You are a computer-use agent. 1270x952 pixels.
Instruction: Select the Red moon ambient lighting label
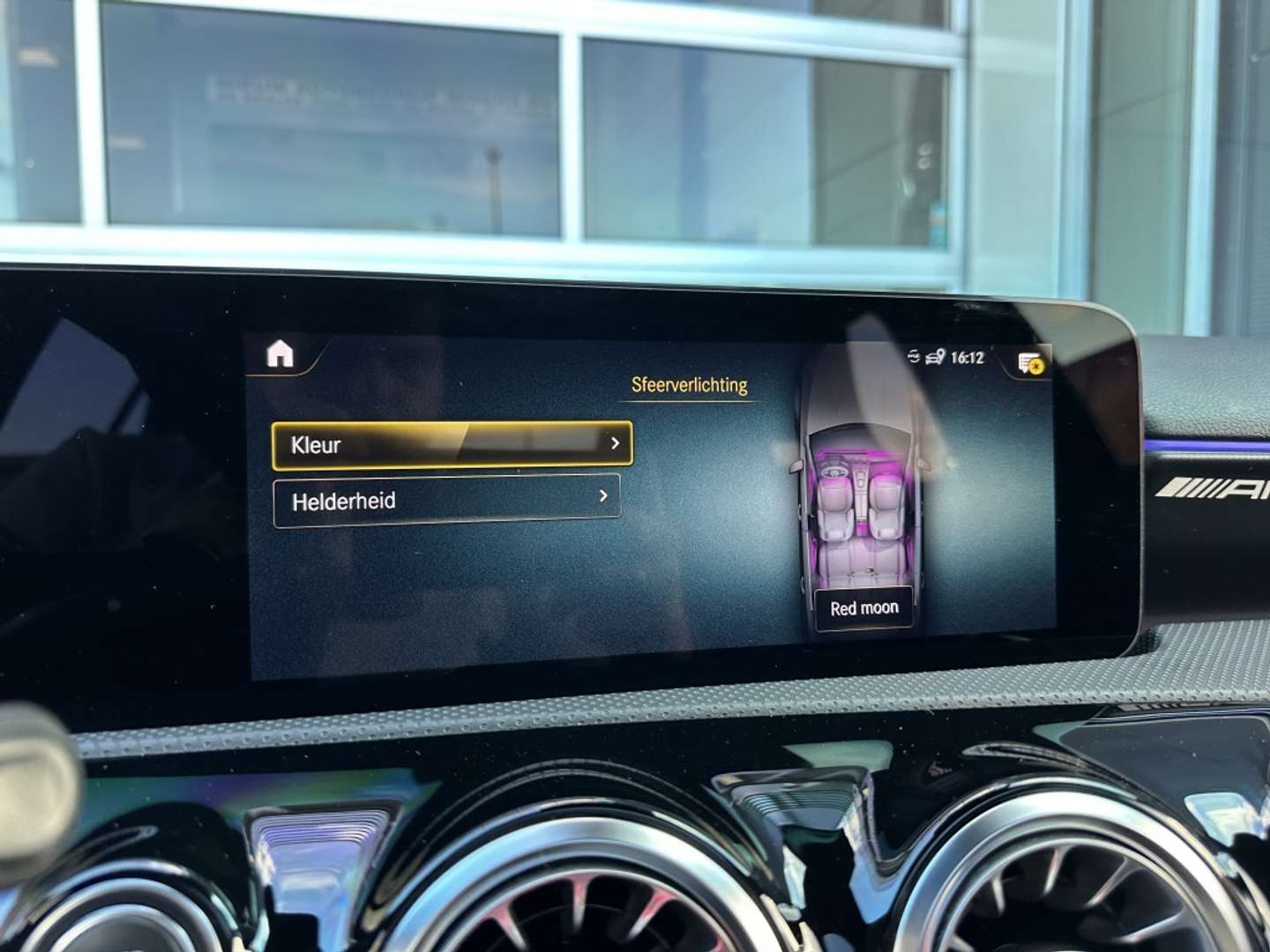coord(864,608)
